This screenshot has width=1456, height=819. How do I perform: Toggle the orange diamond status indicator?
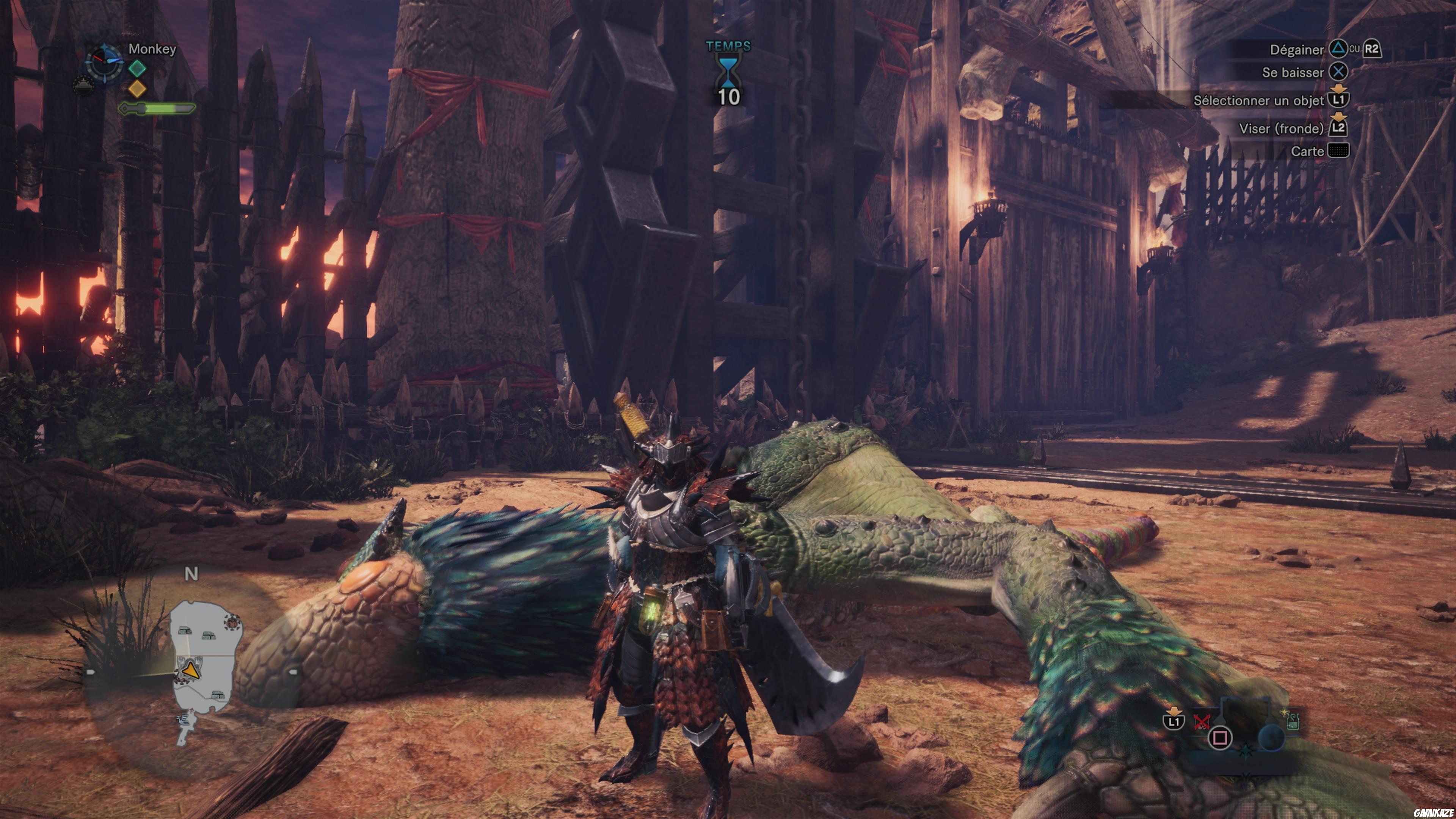(137, 89)
